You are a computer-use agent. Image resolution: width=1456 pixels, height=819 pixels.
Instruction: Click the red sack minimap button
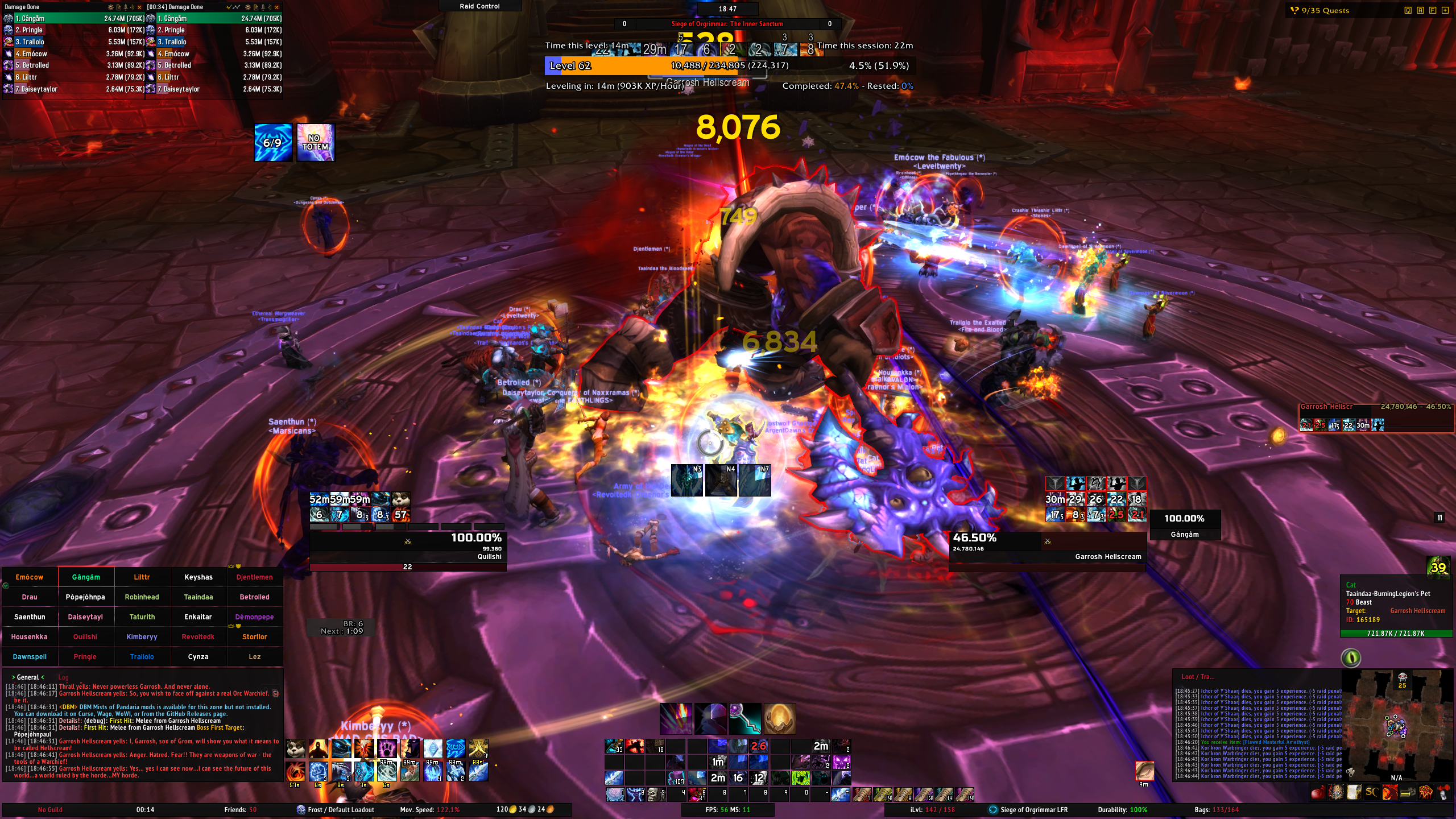coord(1317,792)
